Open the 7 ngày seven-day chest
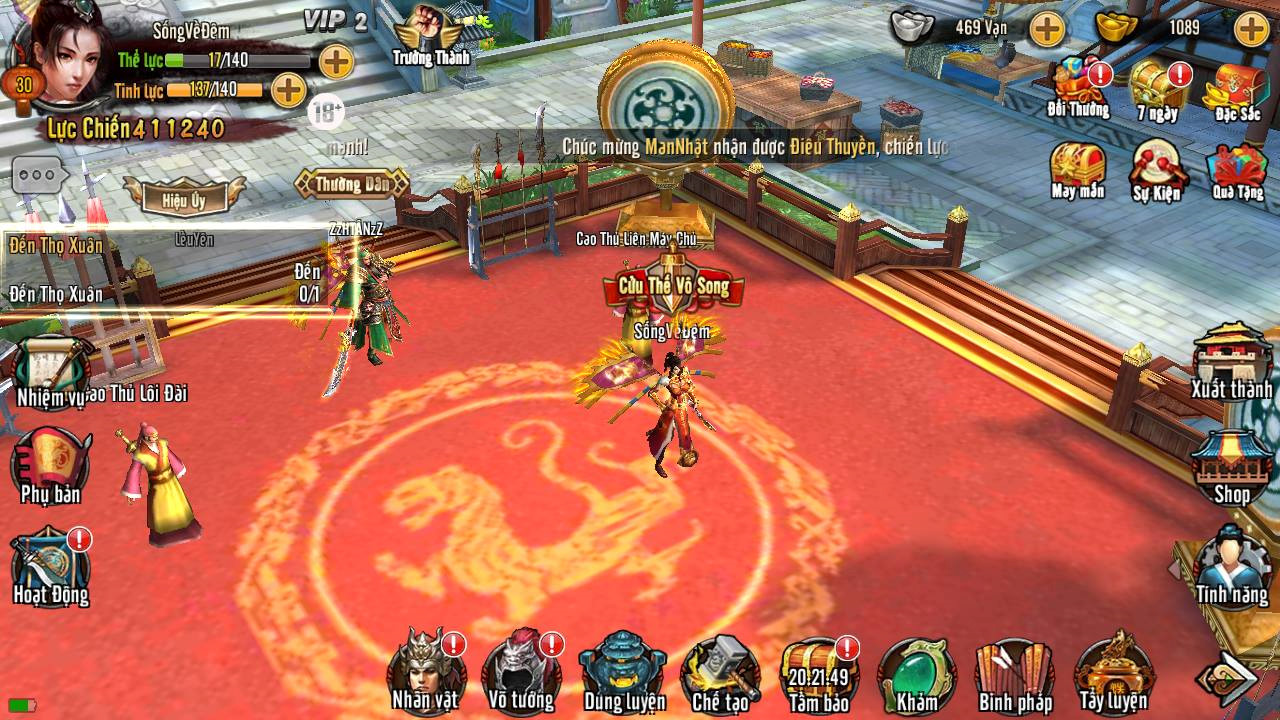Viewport: 1280px width, 720px height. pyautogui.click(x=1157, y=87)
